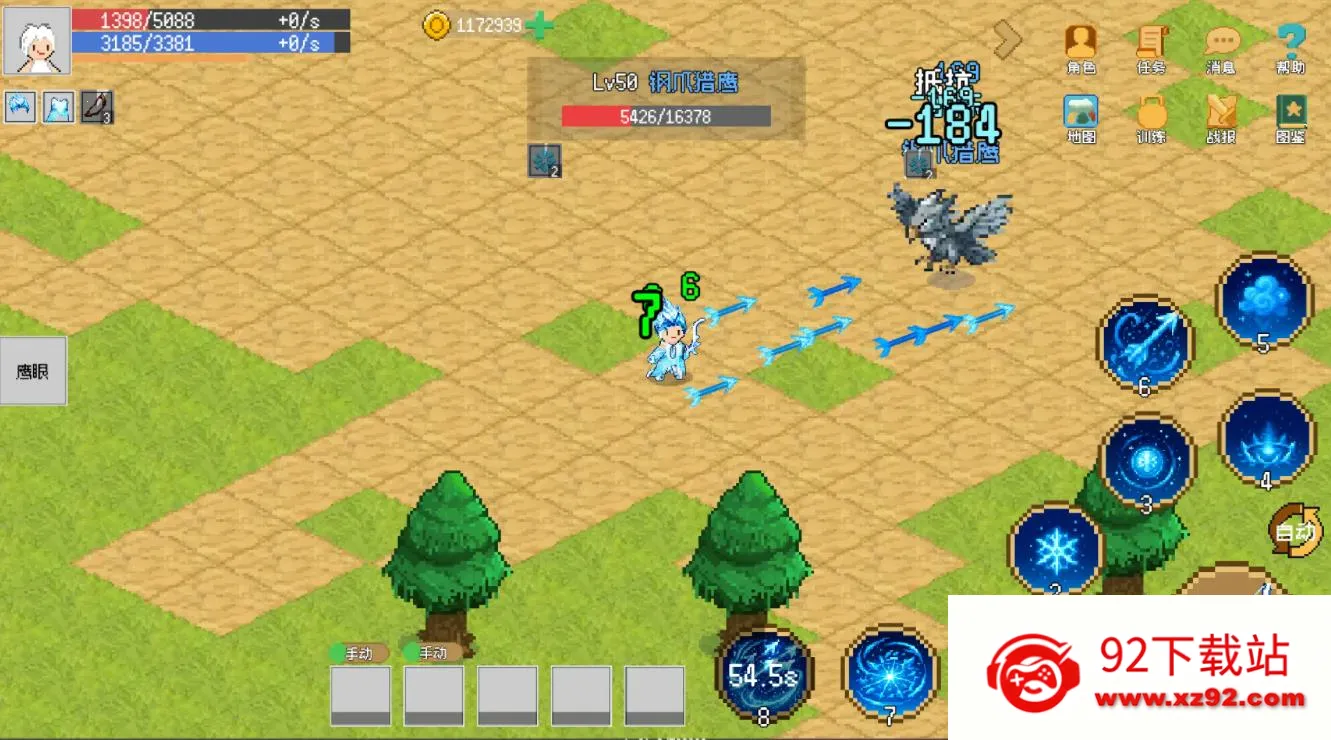Toggle the 自动 auto-battle button
The image size is (1331, 740).
[x=1295, y=530]
